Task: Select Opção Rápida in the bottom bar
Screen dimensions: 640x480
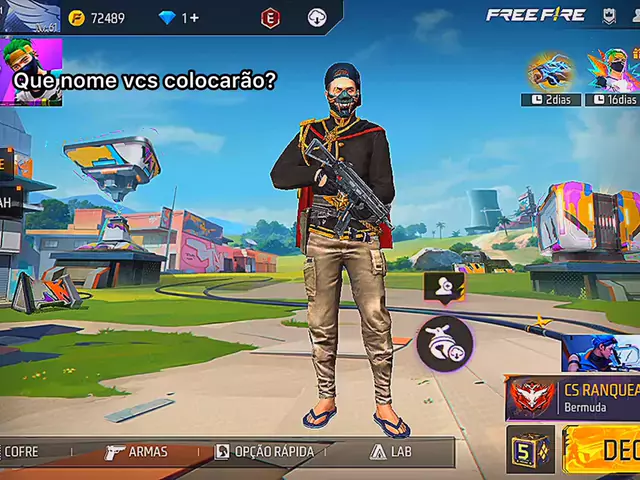Action: pos(264,452)
